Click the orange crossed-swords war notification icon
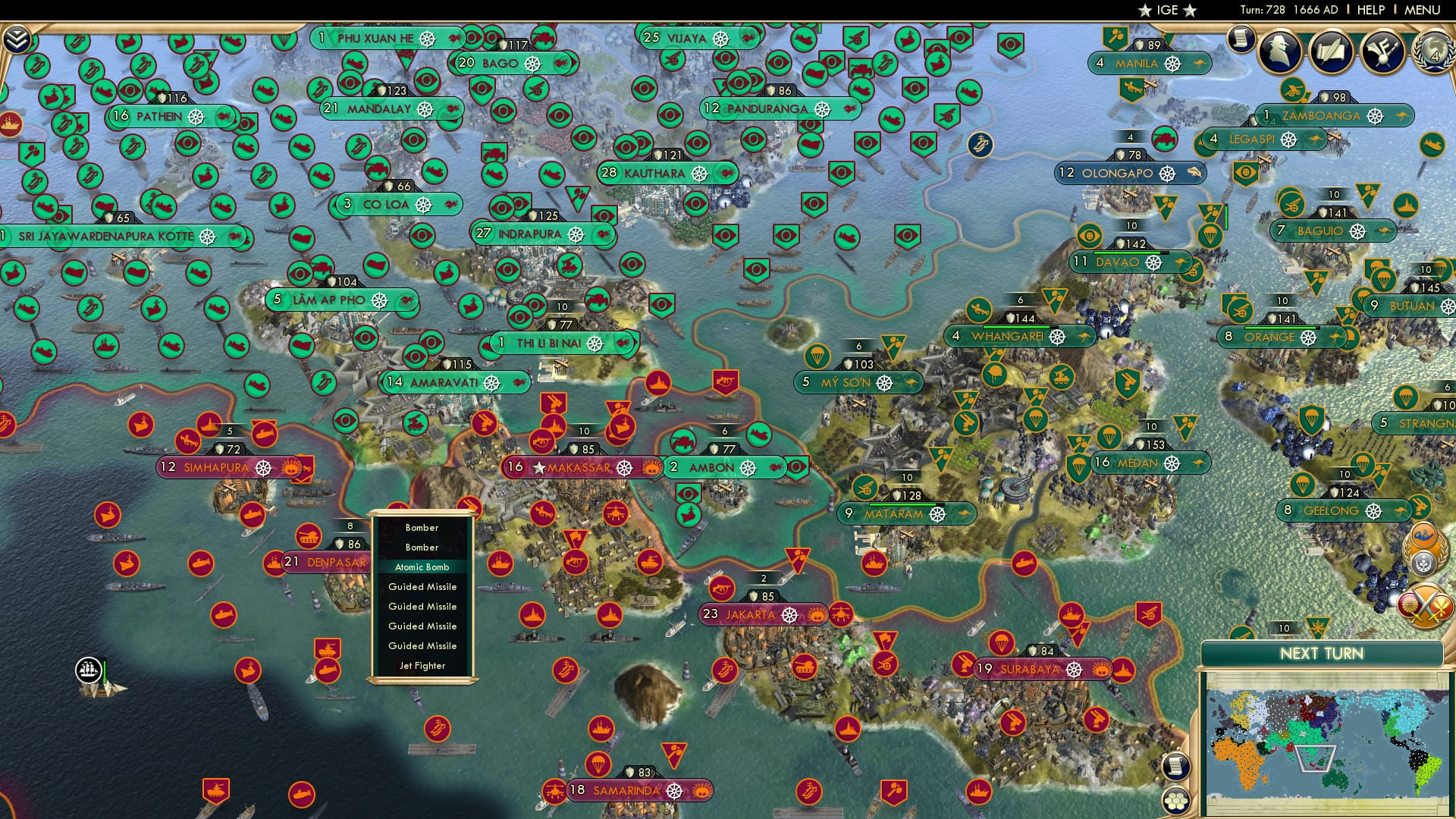 pyautogui.click(x=1426, y=604)
